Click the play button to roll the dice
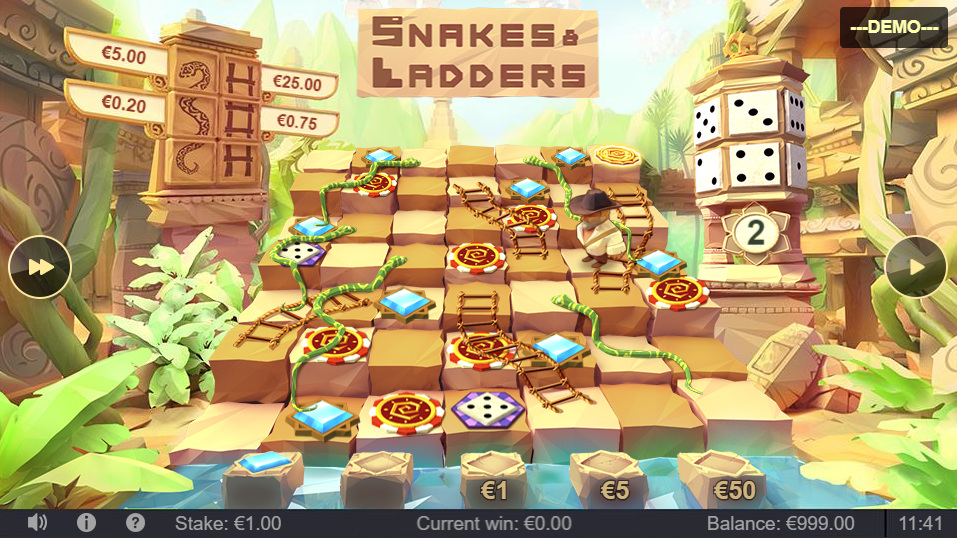 click(x=915, y=267)
